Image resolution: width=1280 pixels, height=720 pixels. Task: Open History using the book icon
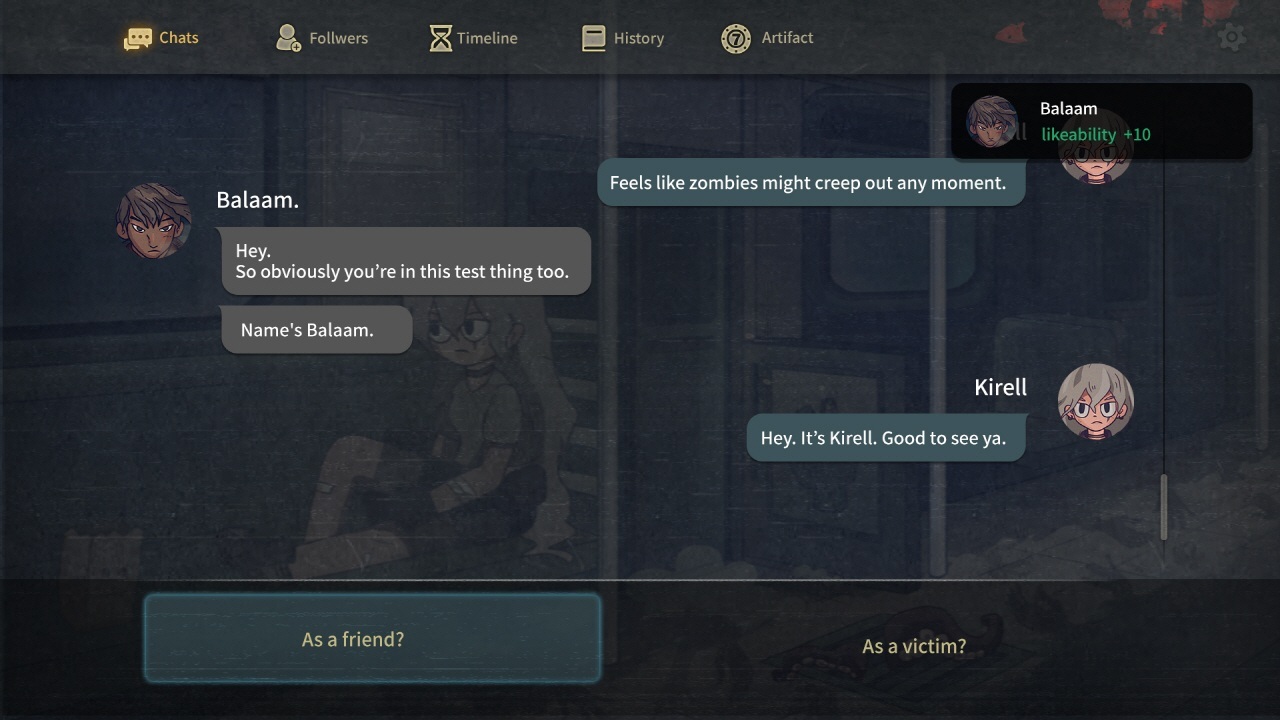click(x=591, y=37)
